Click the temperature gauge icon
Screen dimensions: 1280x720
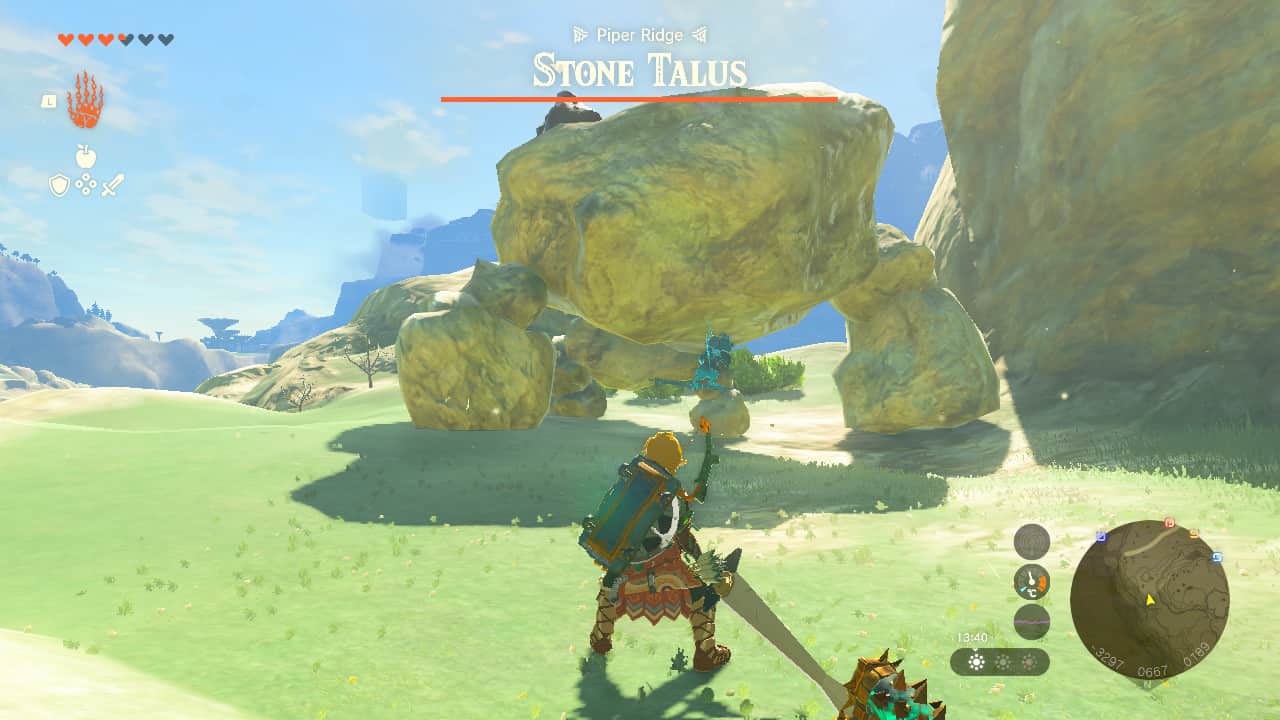1032,581
